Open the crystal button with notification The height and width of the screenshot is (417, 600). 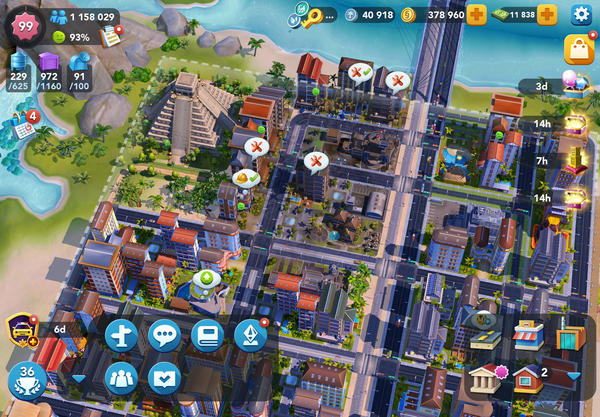coord(250,335)
